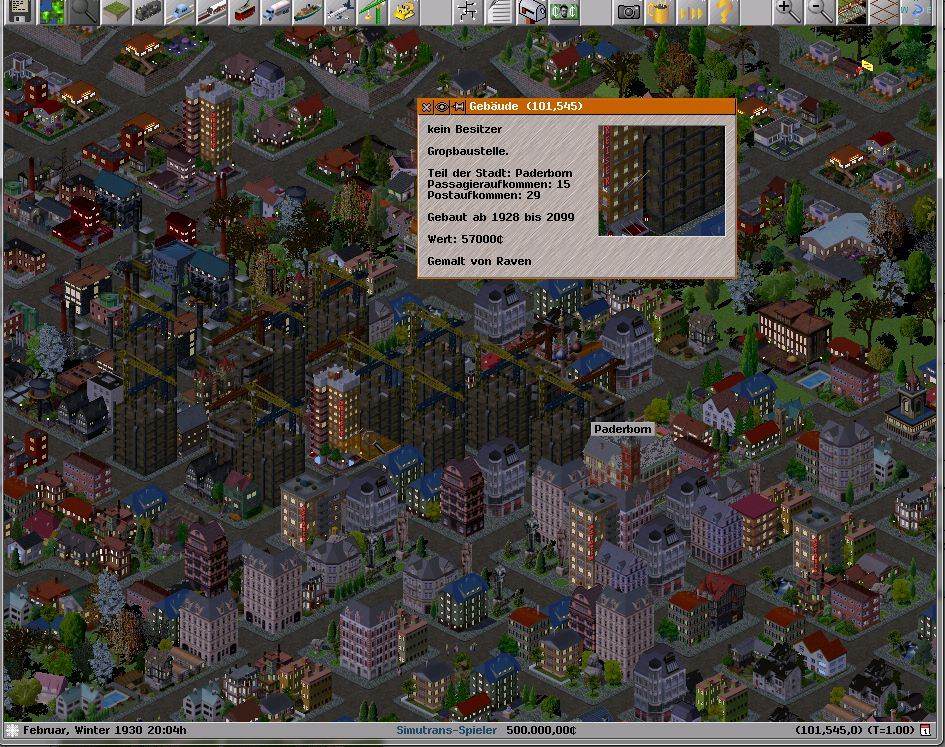Screen dimensions: 945x747
Task: Take a screenshot with the camera icon
Action: [x=629, y=11]
